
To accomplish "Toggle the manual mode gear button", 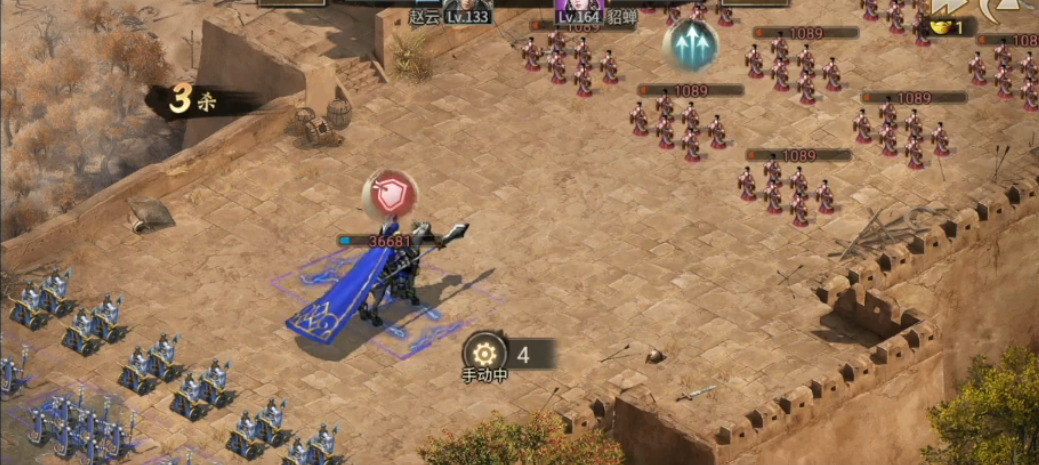I will click(x=486, y=352).
